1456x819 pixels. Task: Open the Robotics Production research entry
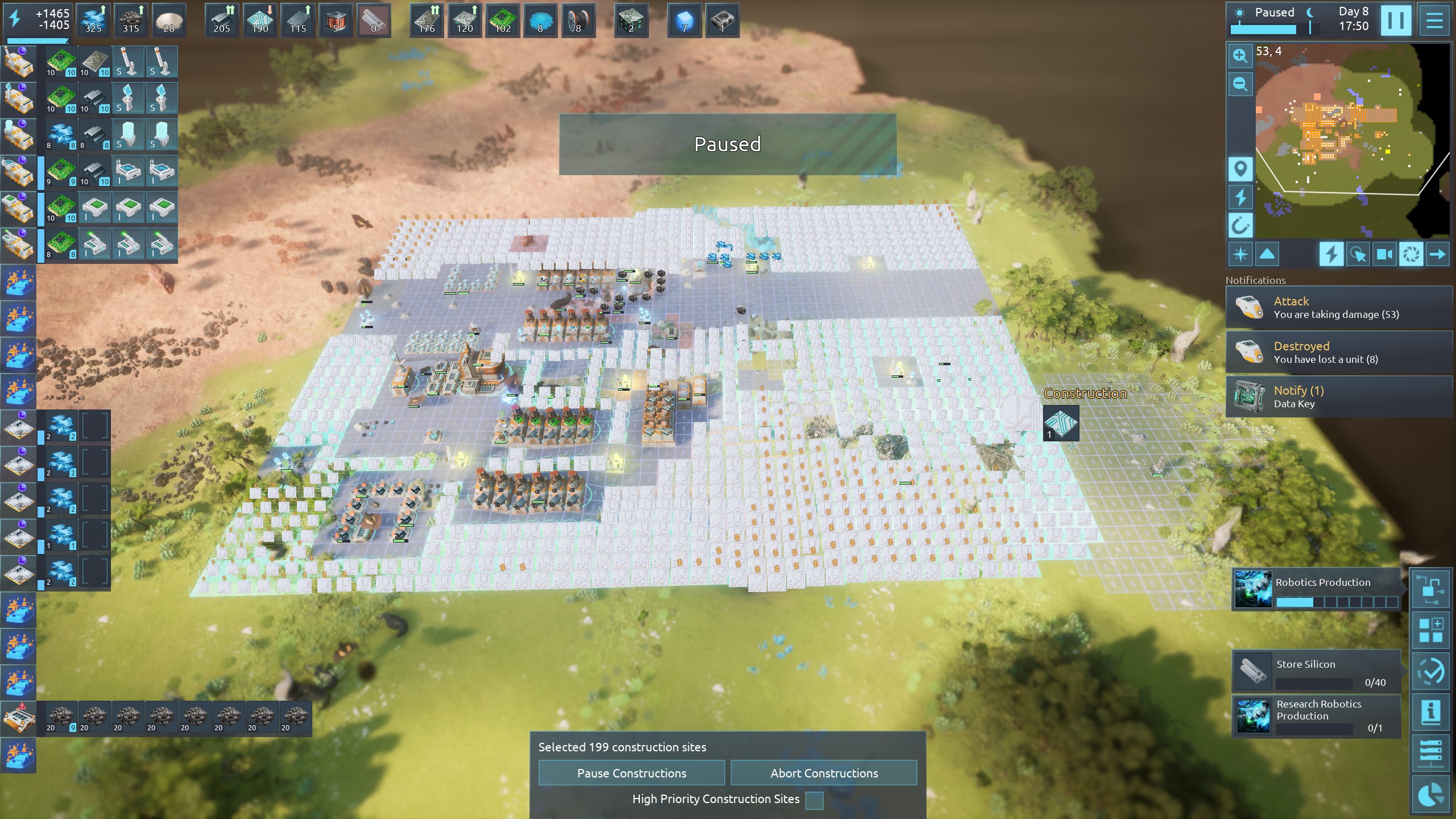[x=1316, y=589]
